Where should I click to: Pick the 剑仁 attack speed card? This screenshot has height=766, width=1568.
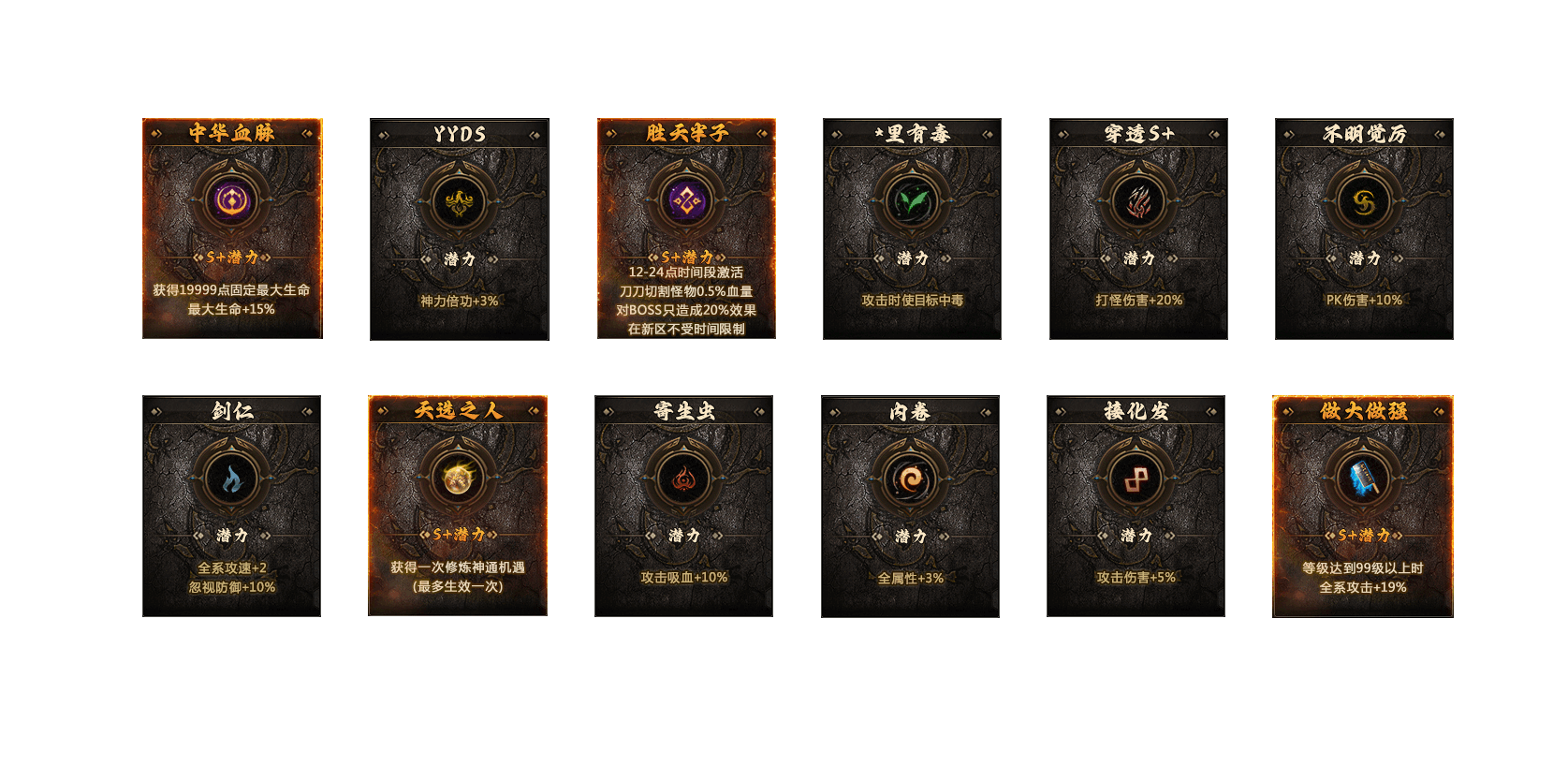click(x=231, y=506)
